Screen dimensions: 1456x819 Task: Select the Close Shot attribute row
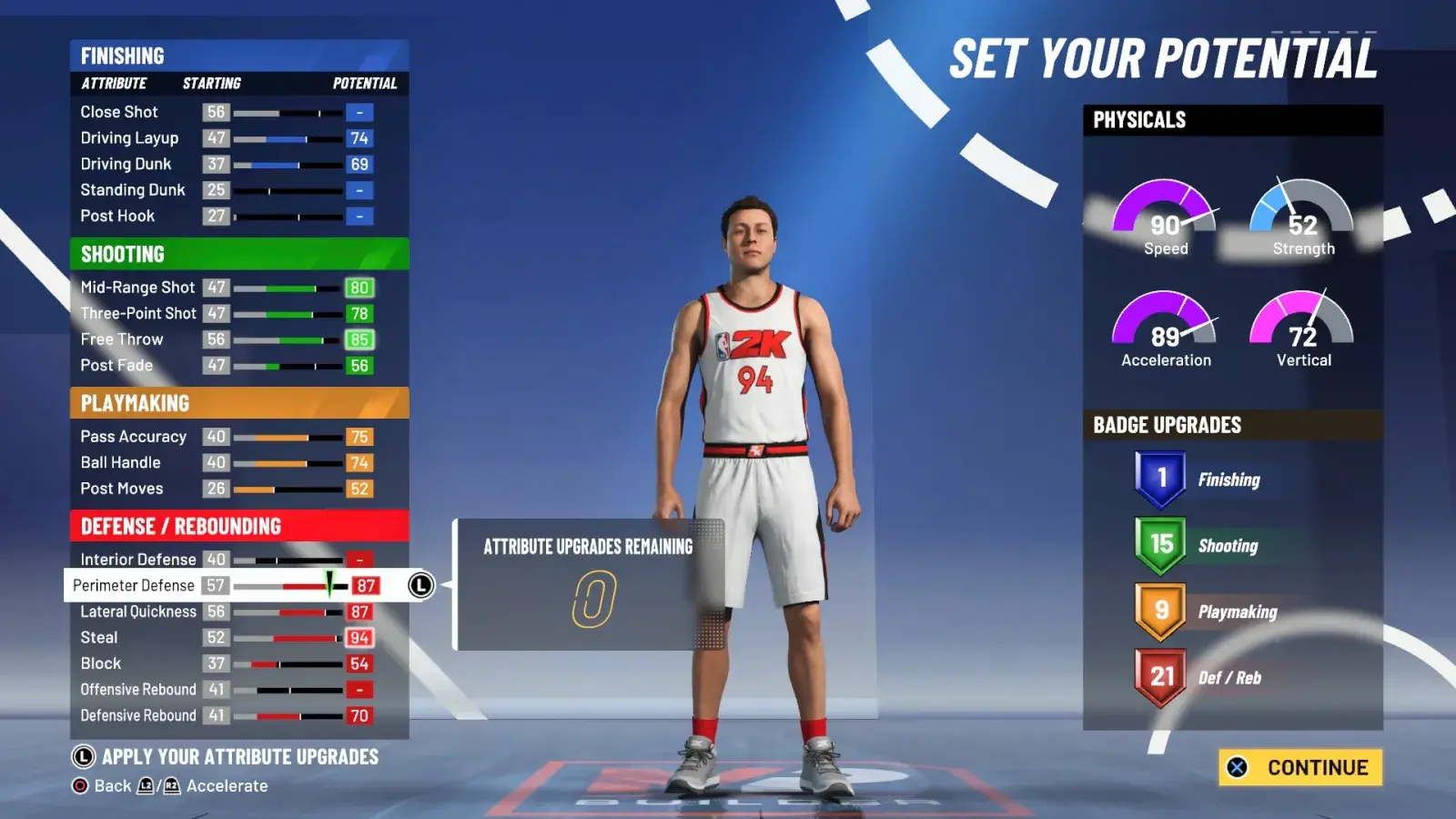[x=227, y=112]
